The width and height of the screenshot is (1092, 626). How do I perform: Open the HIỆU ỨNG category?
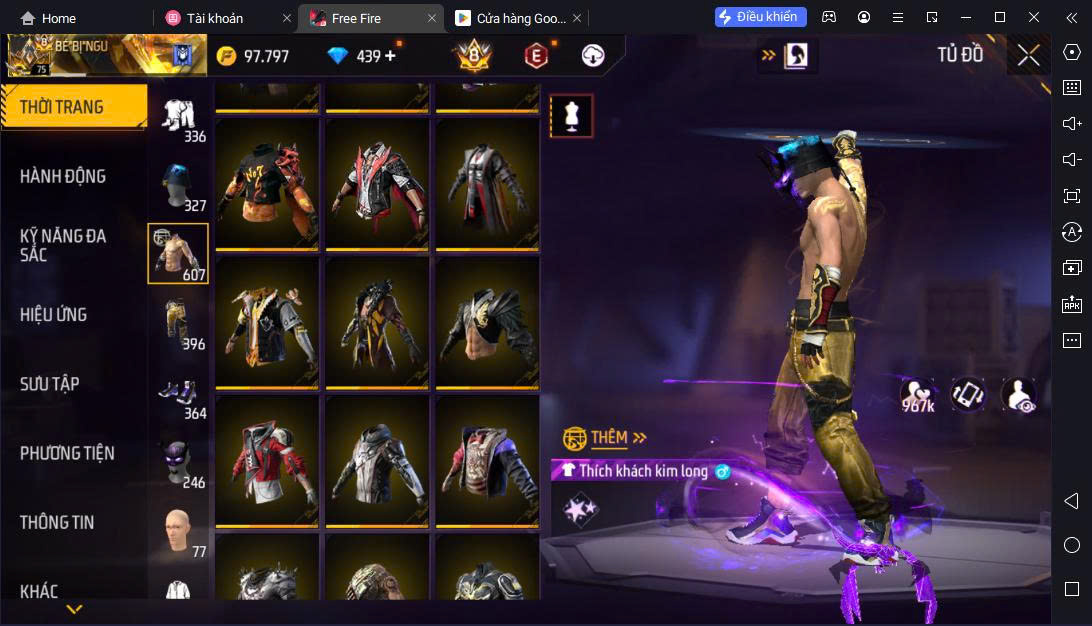[x=53, y=314]
